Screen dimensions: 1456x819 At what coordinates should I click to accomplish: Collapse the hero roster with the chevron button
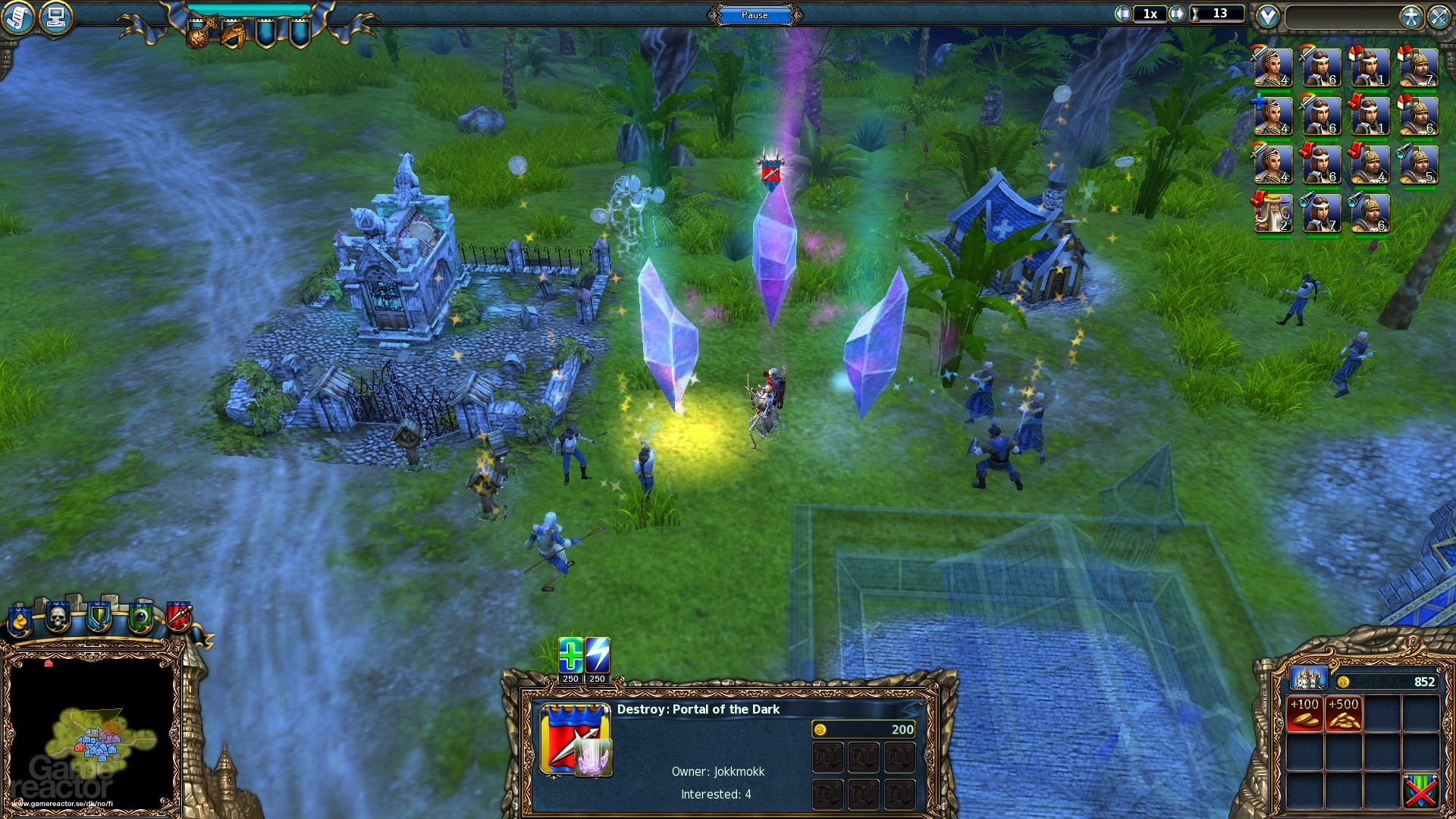point(1266,14)
